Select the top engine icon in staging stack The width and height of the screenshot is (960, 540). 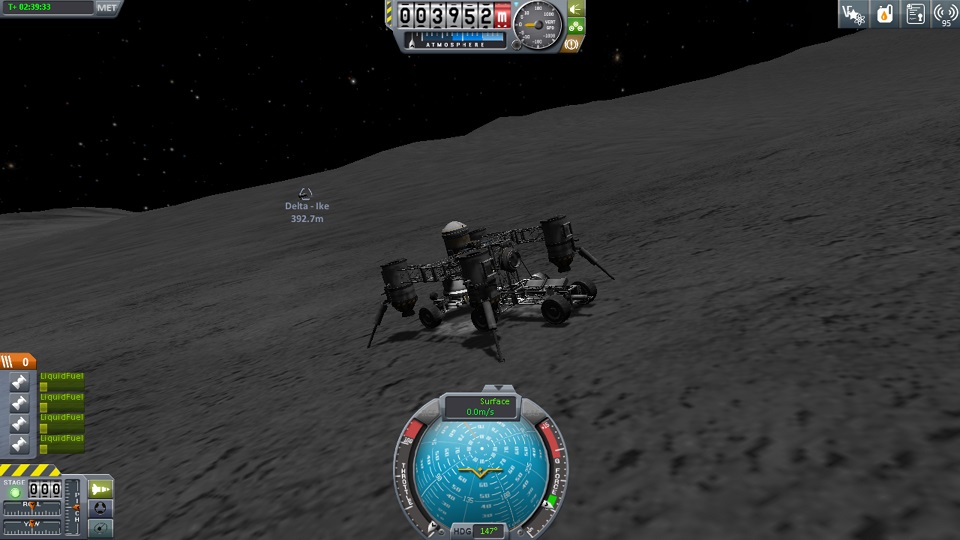point(19,383)
